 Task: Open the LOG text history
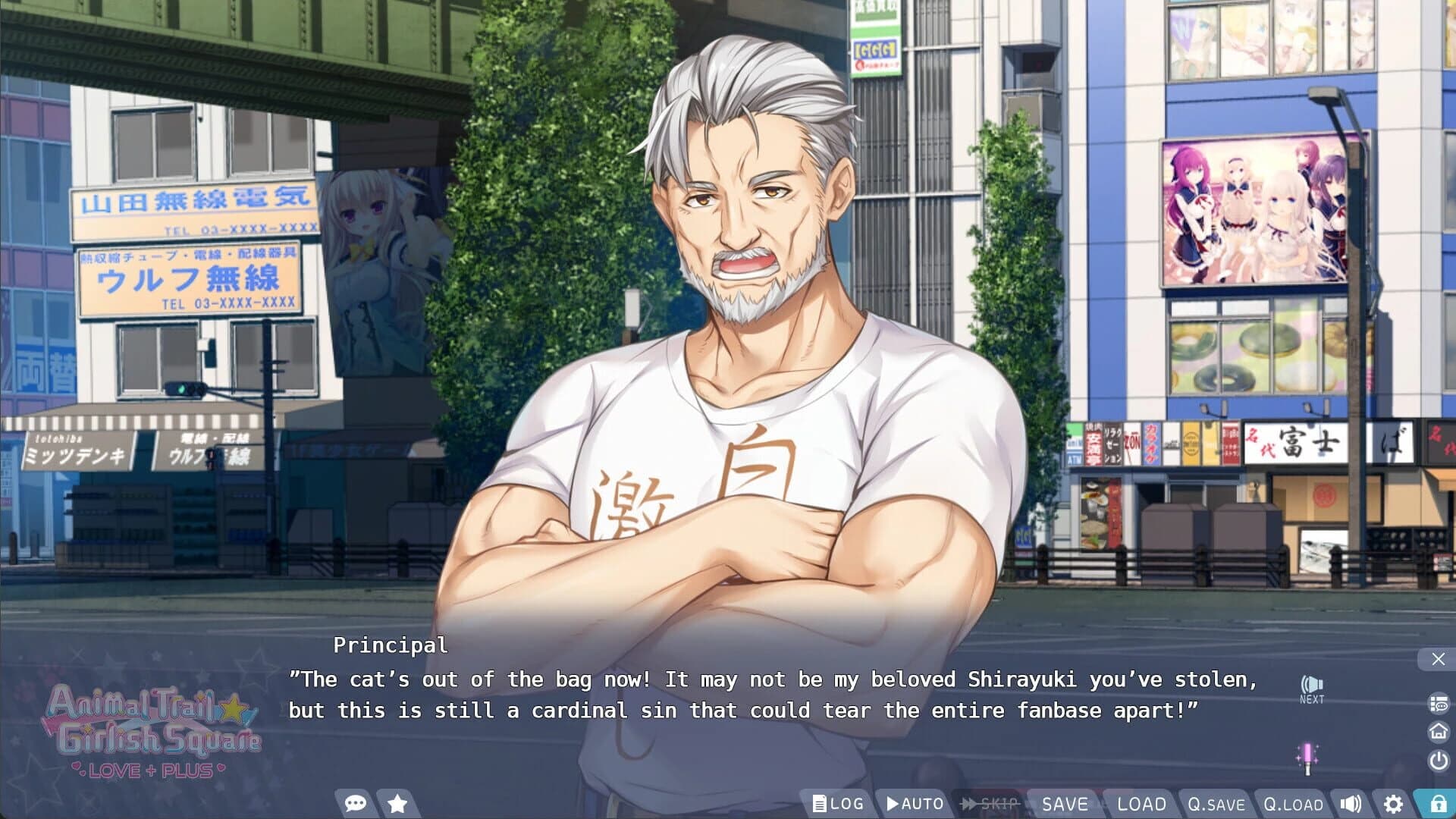click(838, 803)
